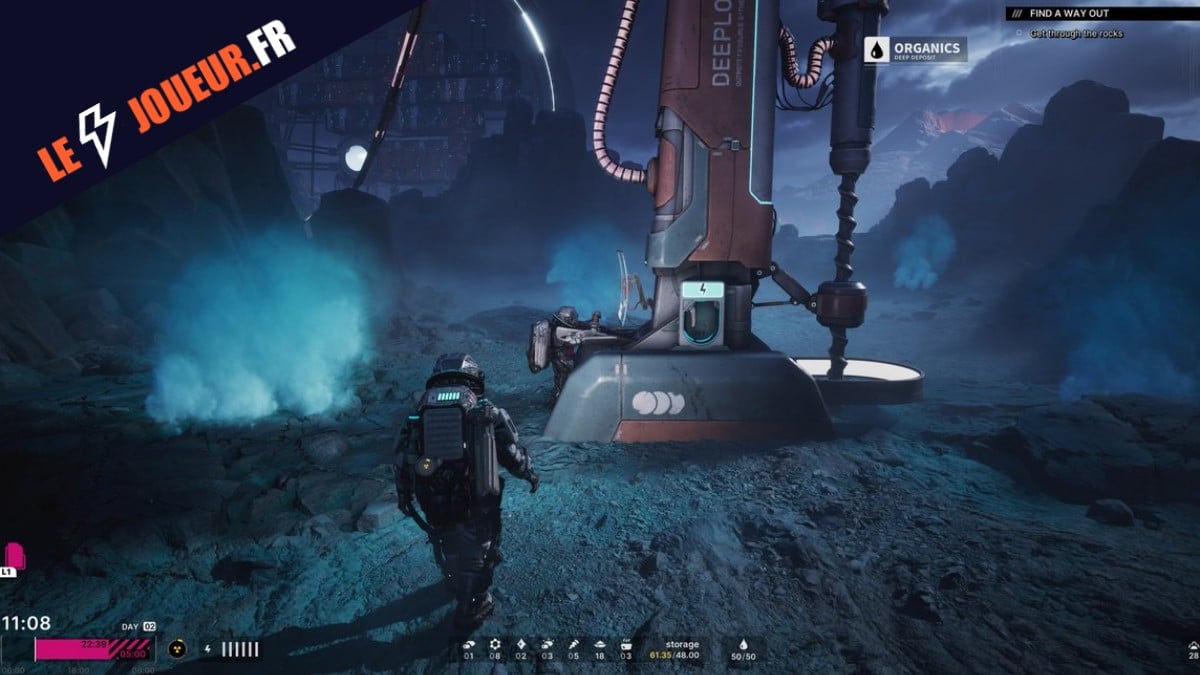The image size is (1200, 675).
Task: Open the storage capacity panel
Action: click(683, 650)
